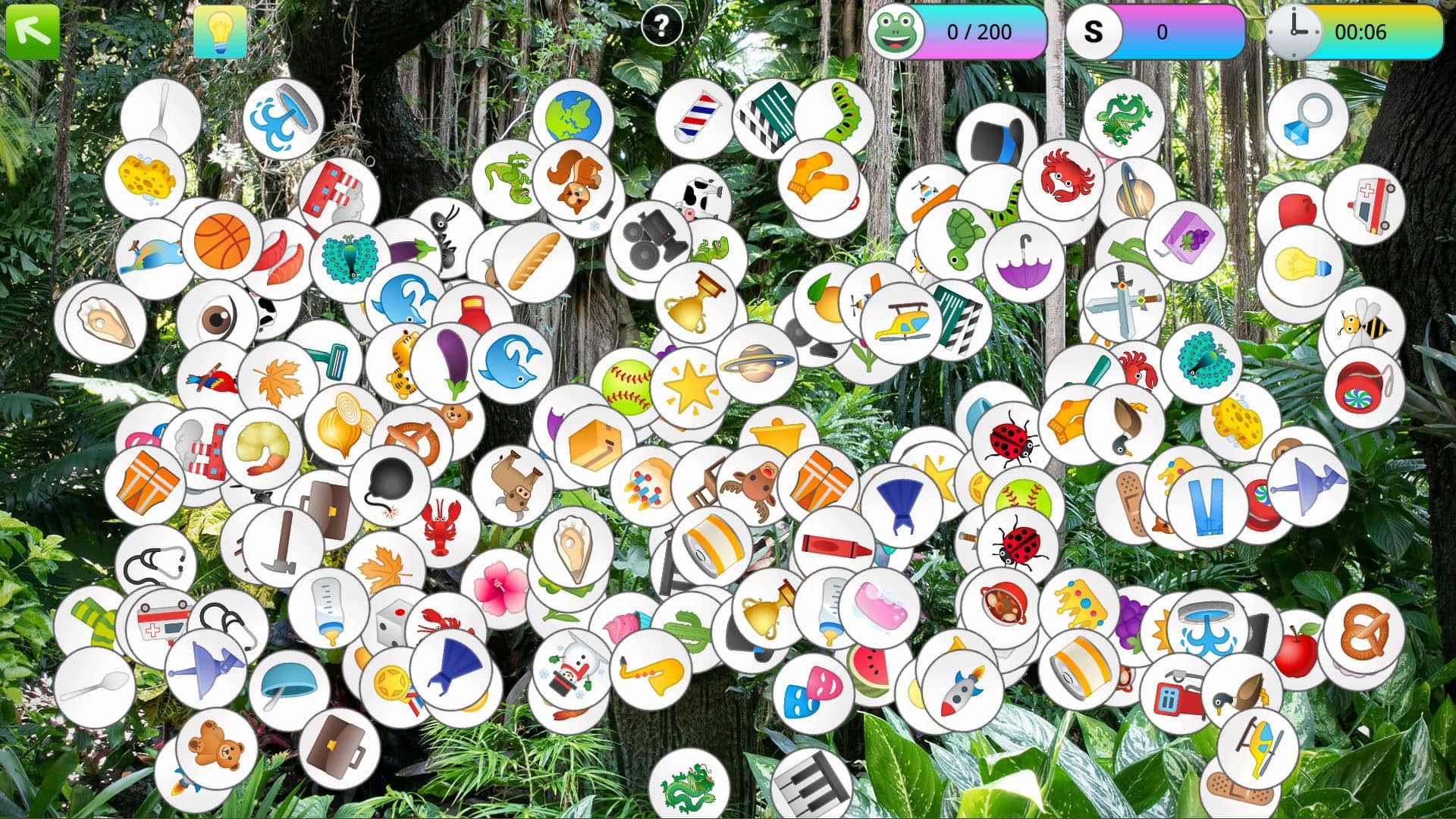Click the blue gem ring tile
This screenshot has width=1456, height=819.
[1307, 119]
